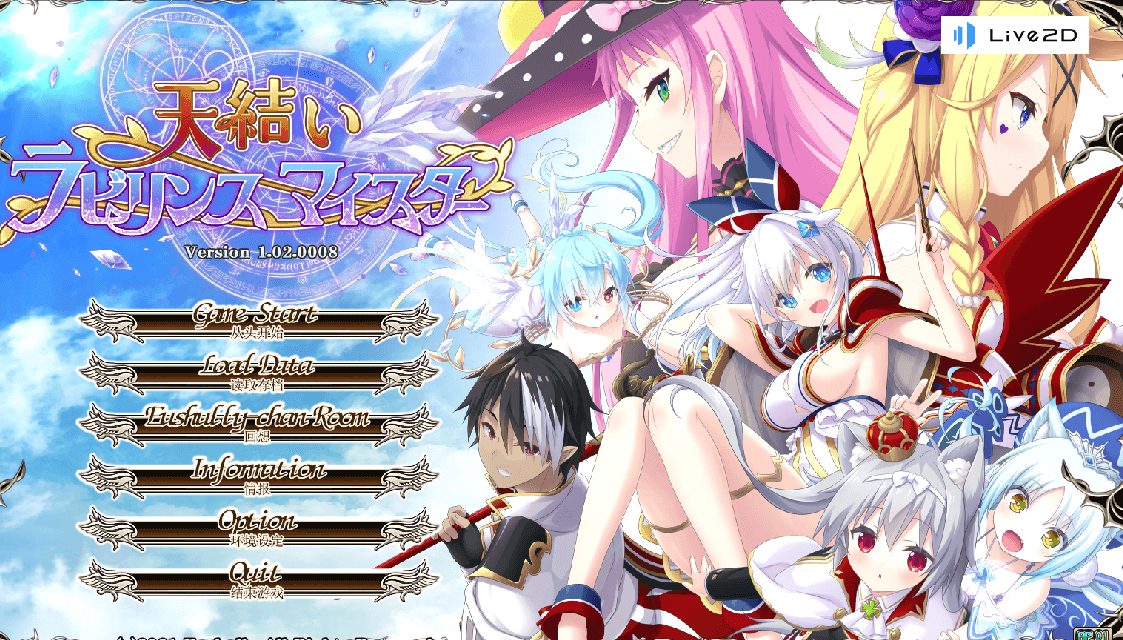Go to the Option settings
The width and height of the screenshot is (1123, 640).
click(258, 527)
